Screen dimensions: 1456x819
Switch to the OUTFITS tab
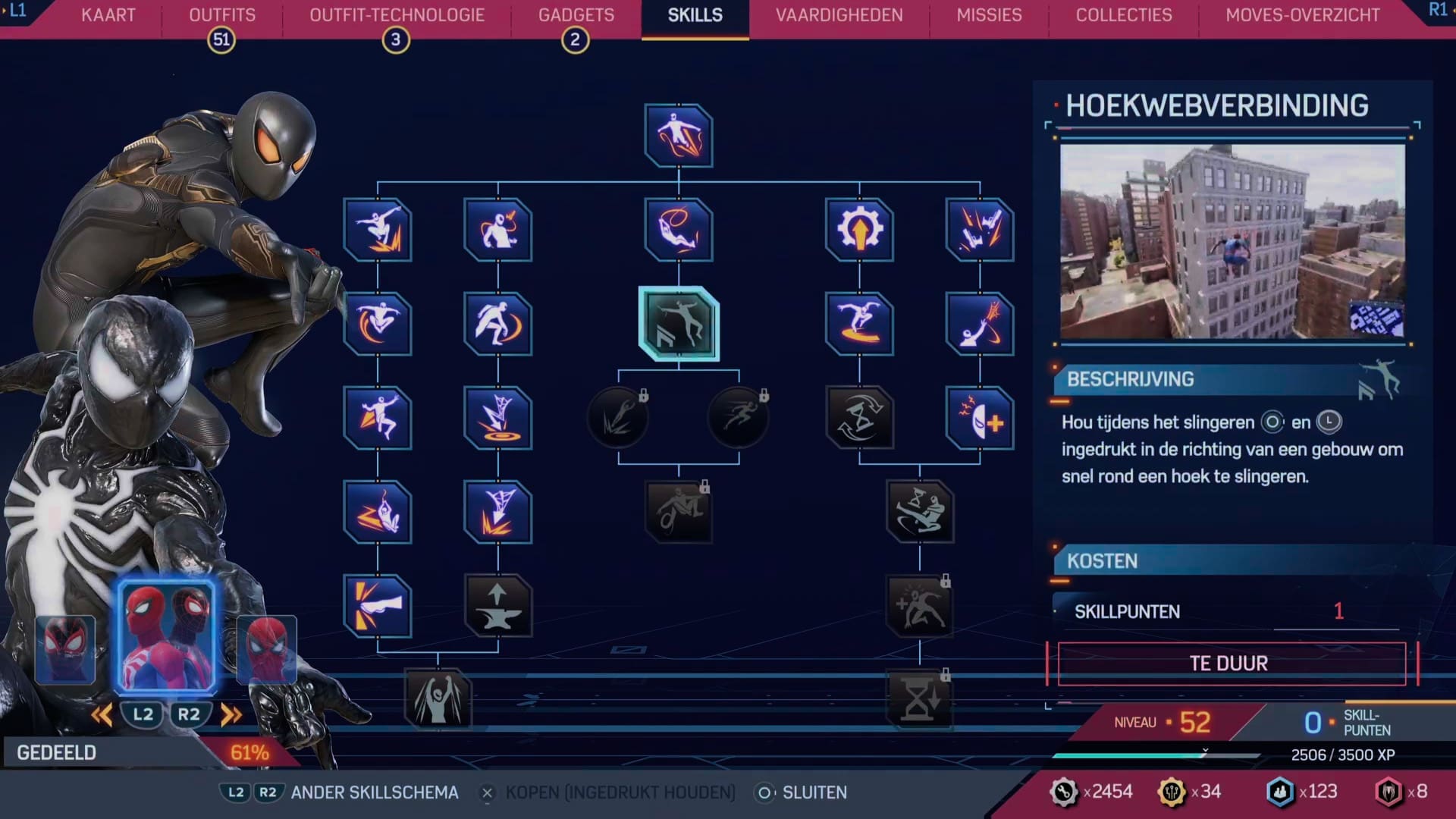tap(221, 14)
